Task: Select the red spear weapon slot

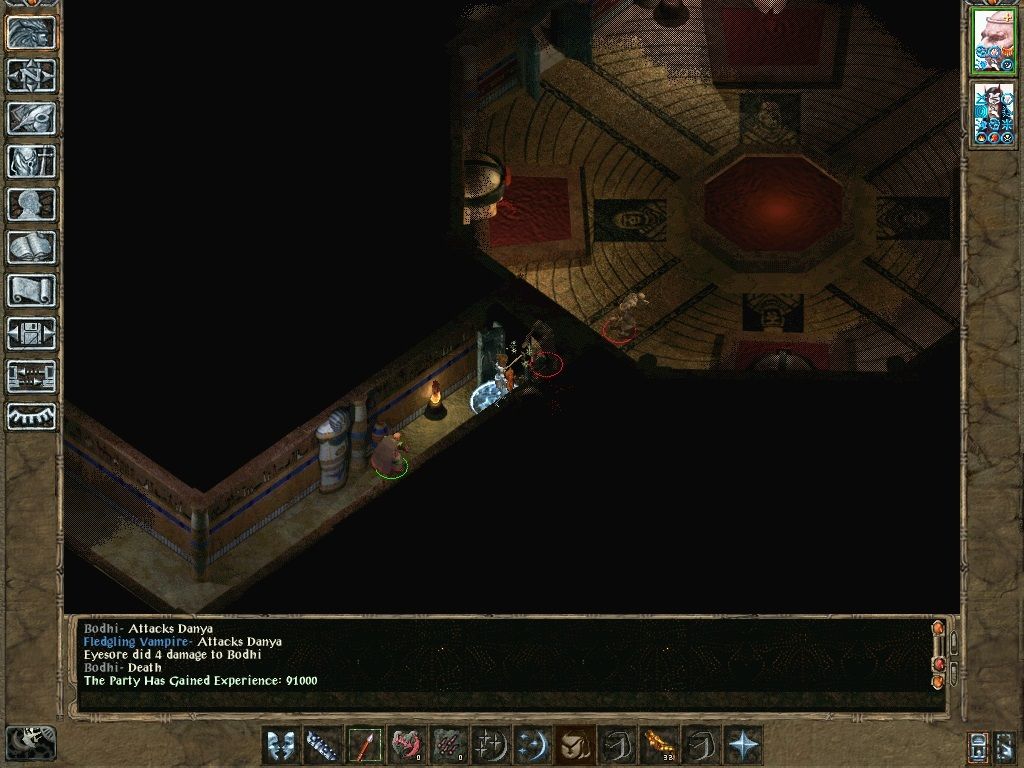Action: (364, 745)
